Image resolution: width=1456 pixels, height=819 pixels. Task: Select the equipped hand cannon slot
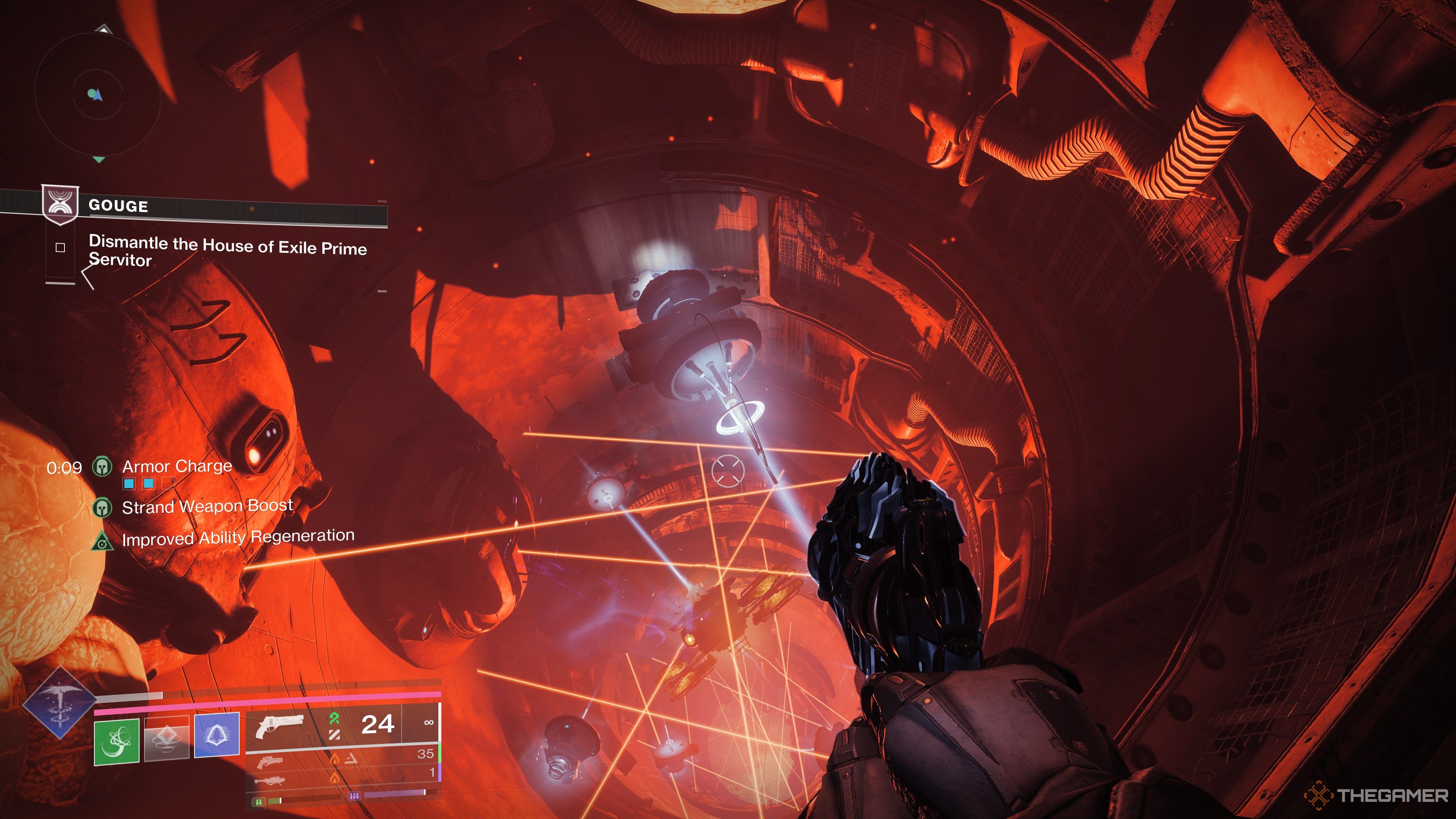(280, 726)
